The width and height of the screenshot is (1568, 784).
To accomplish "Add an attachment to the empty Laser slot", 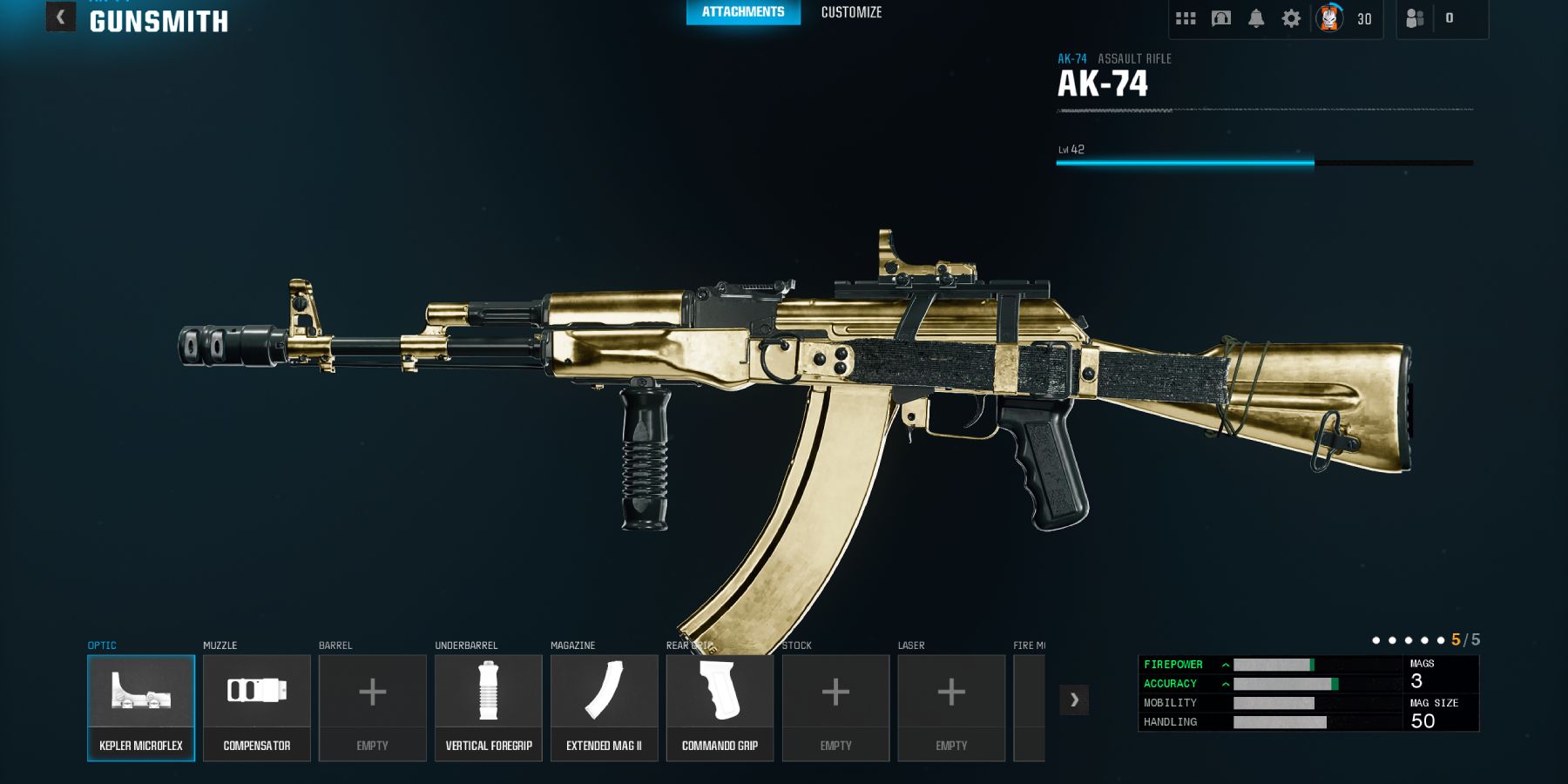I will pos(951,707).
